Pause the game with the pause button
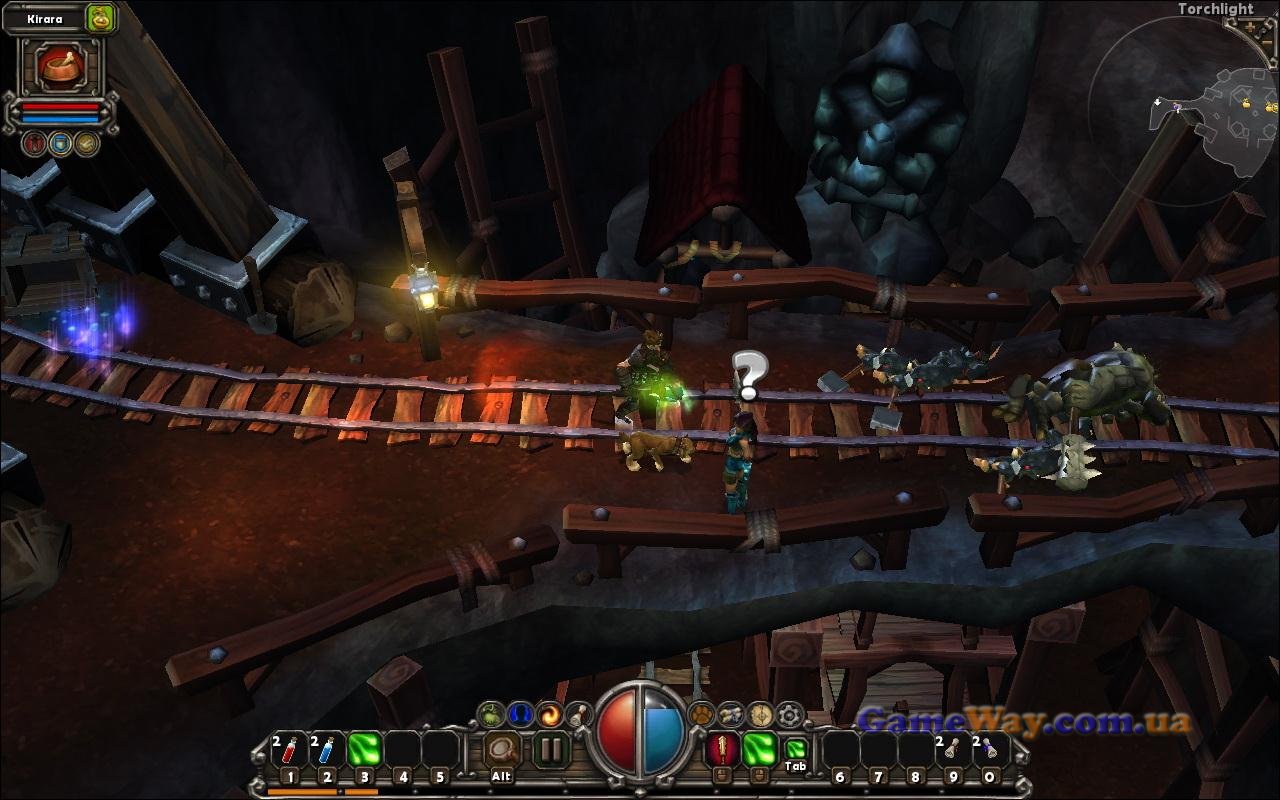 pos(550,749)
